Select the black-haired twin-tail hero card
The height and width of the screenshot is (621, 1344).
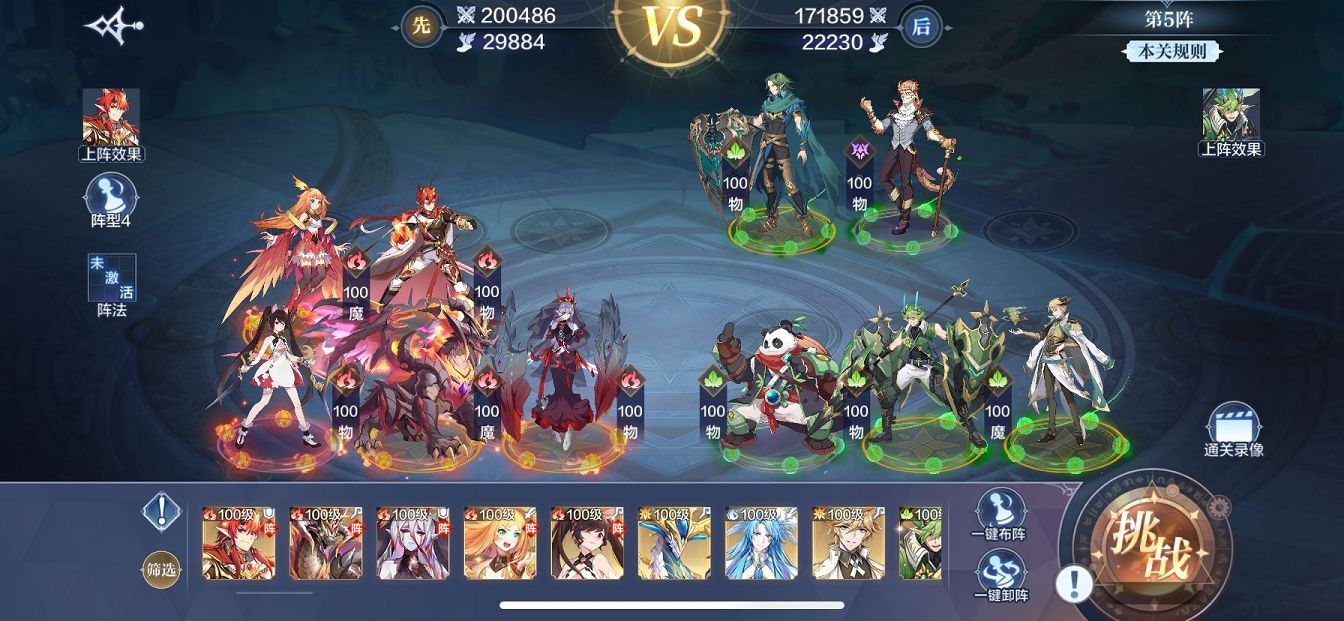[587, 543]
